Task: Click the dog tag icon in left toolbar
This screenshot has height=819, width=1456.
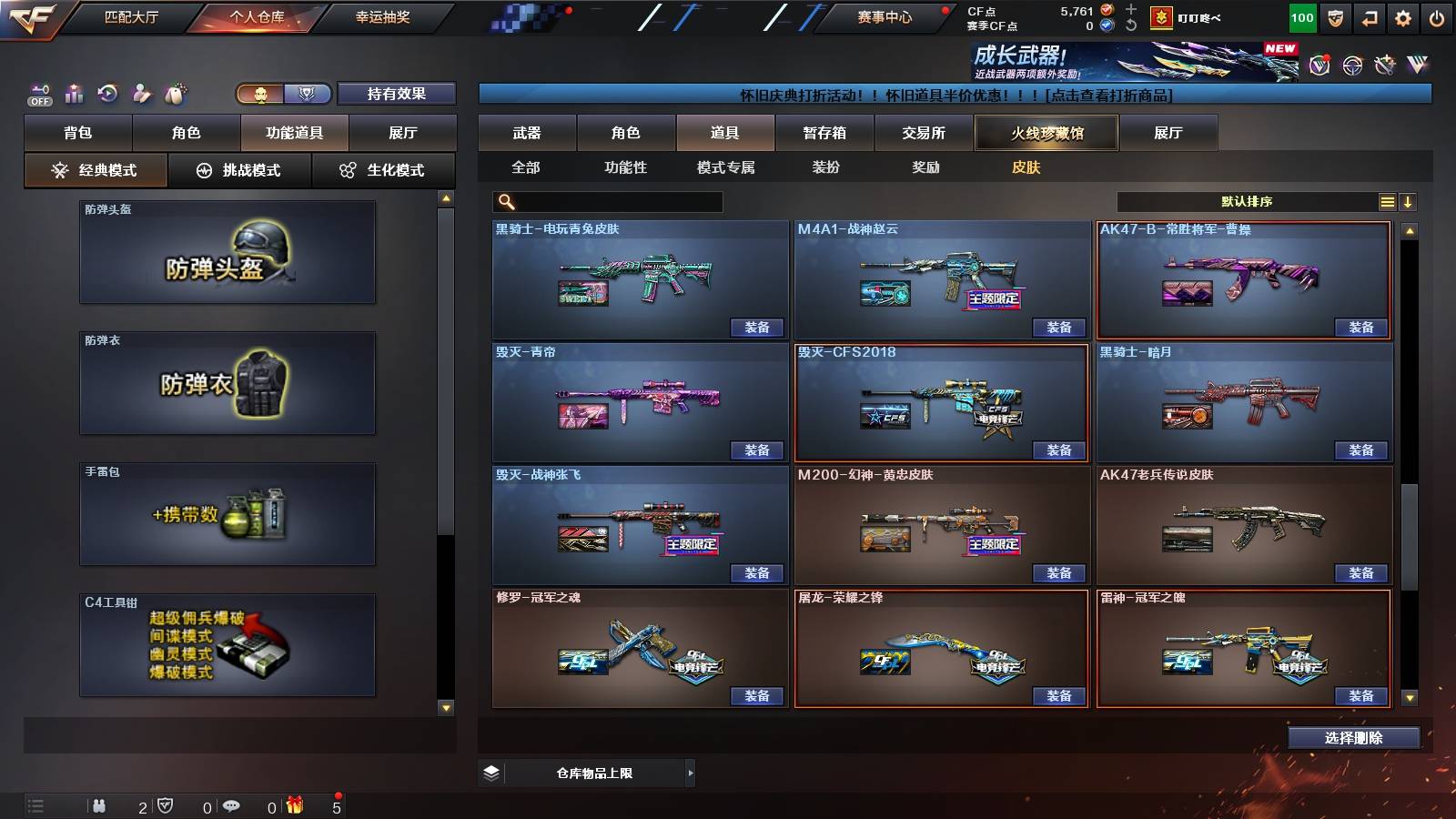Action: pos(176,91)
